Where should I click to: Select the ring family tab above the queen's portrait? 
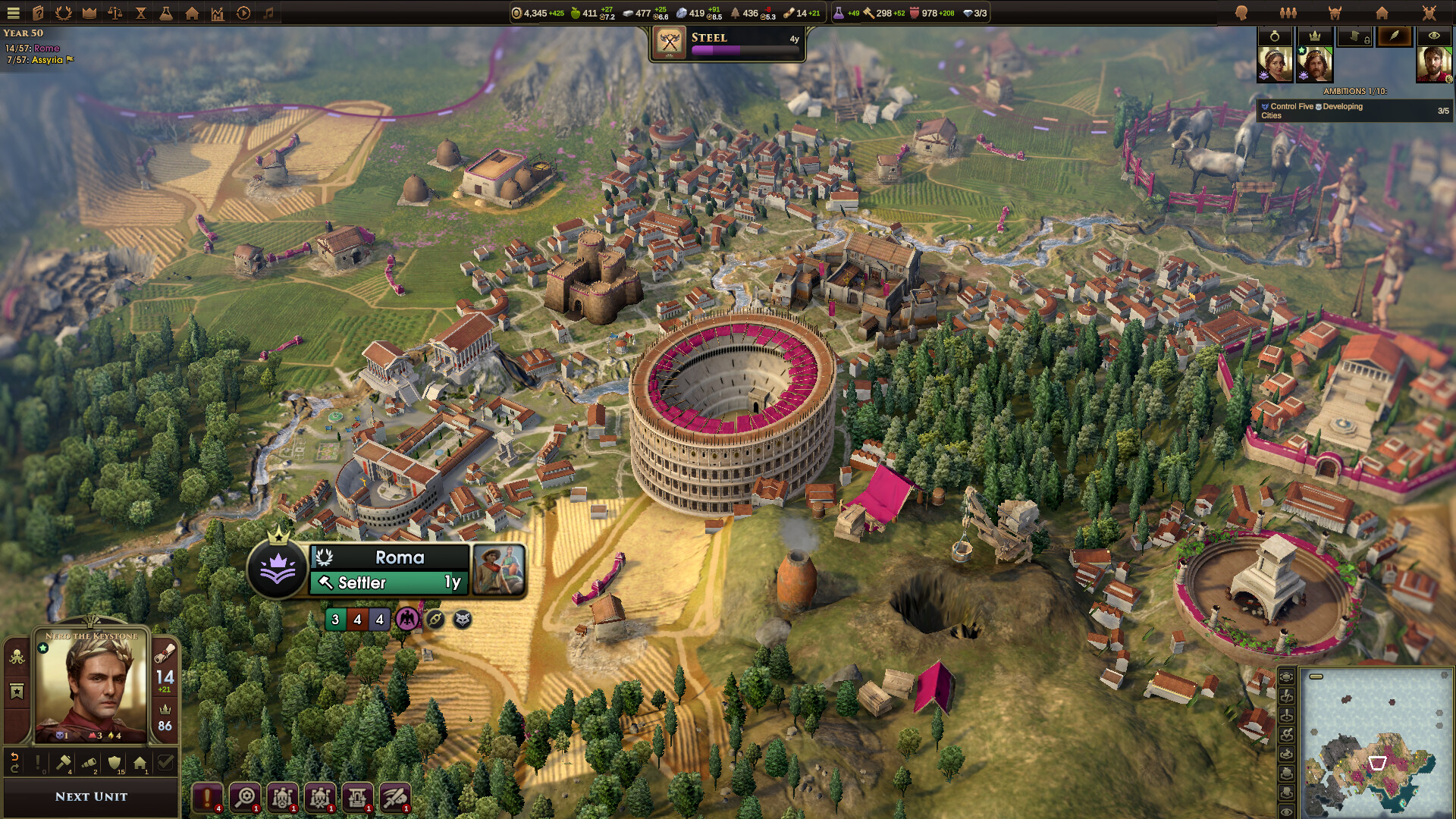pos(1276,37)
